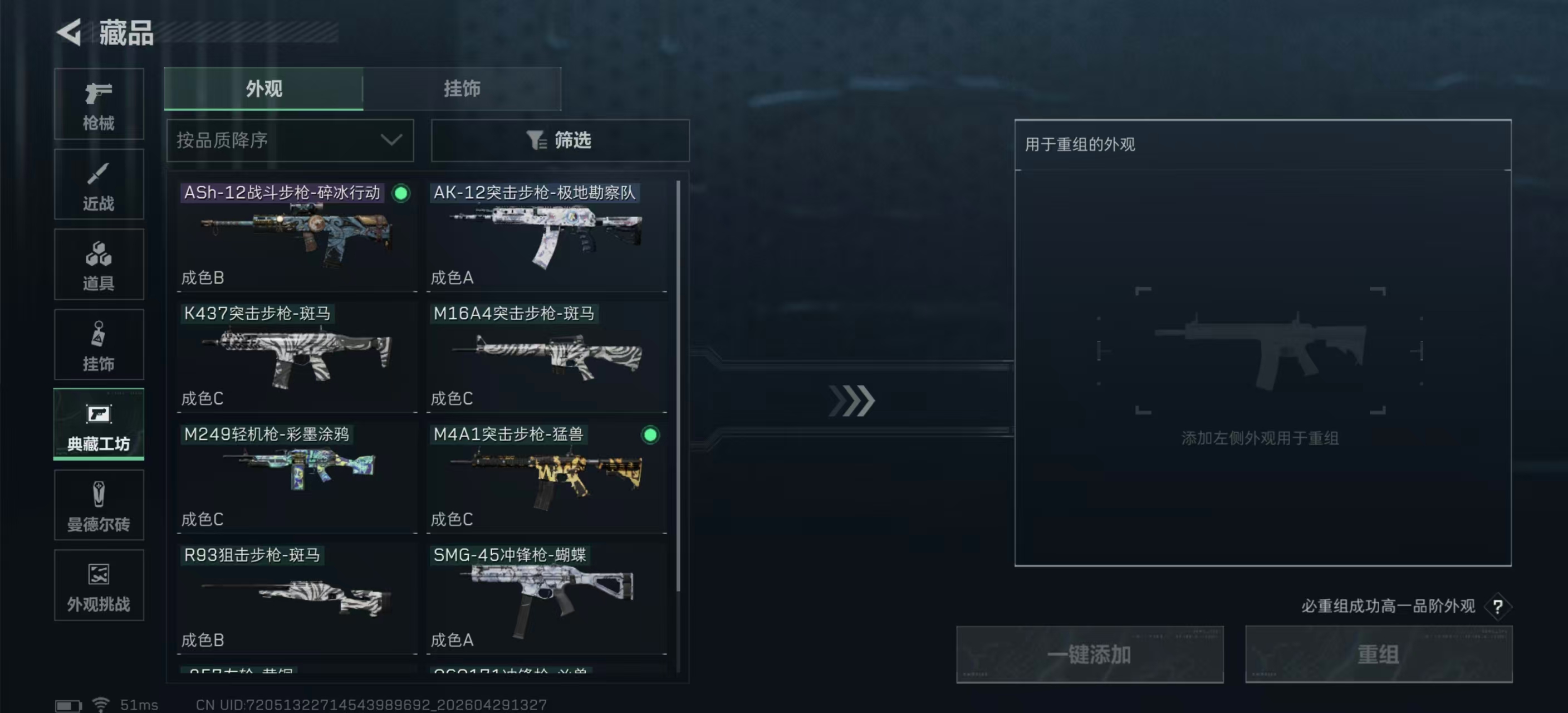This screenshot has height=713, width=1568.
Task: Open the help question mark near 重组 rules
Action: click(1497, 607)
